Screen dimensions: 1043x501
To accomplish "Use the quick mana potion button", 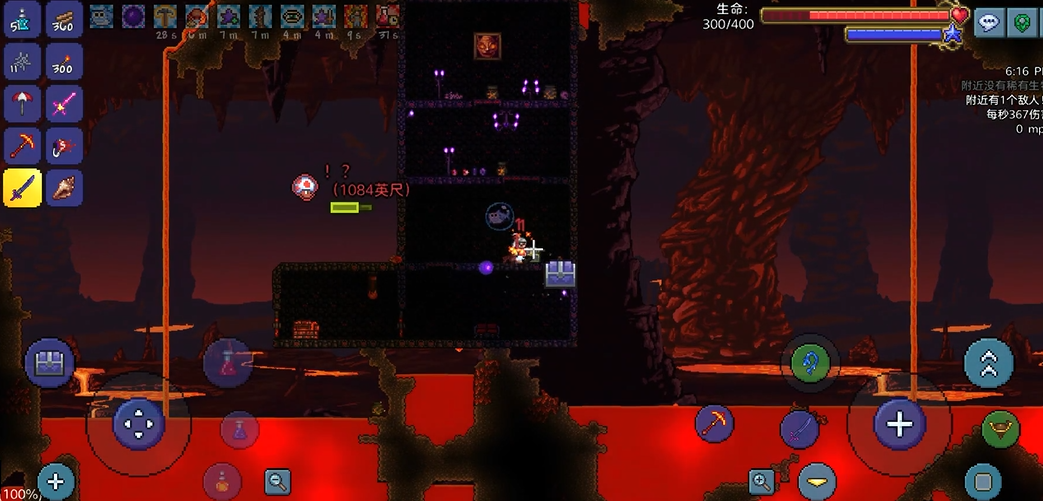I will pyautogui.click(x=239, y=429).
